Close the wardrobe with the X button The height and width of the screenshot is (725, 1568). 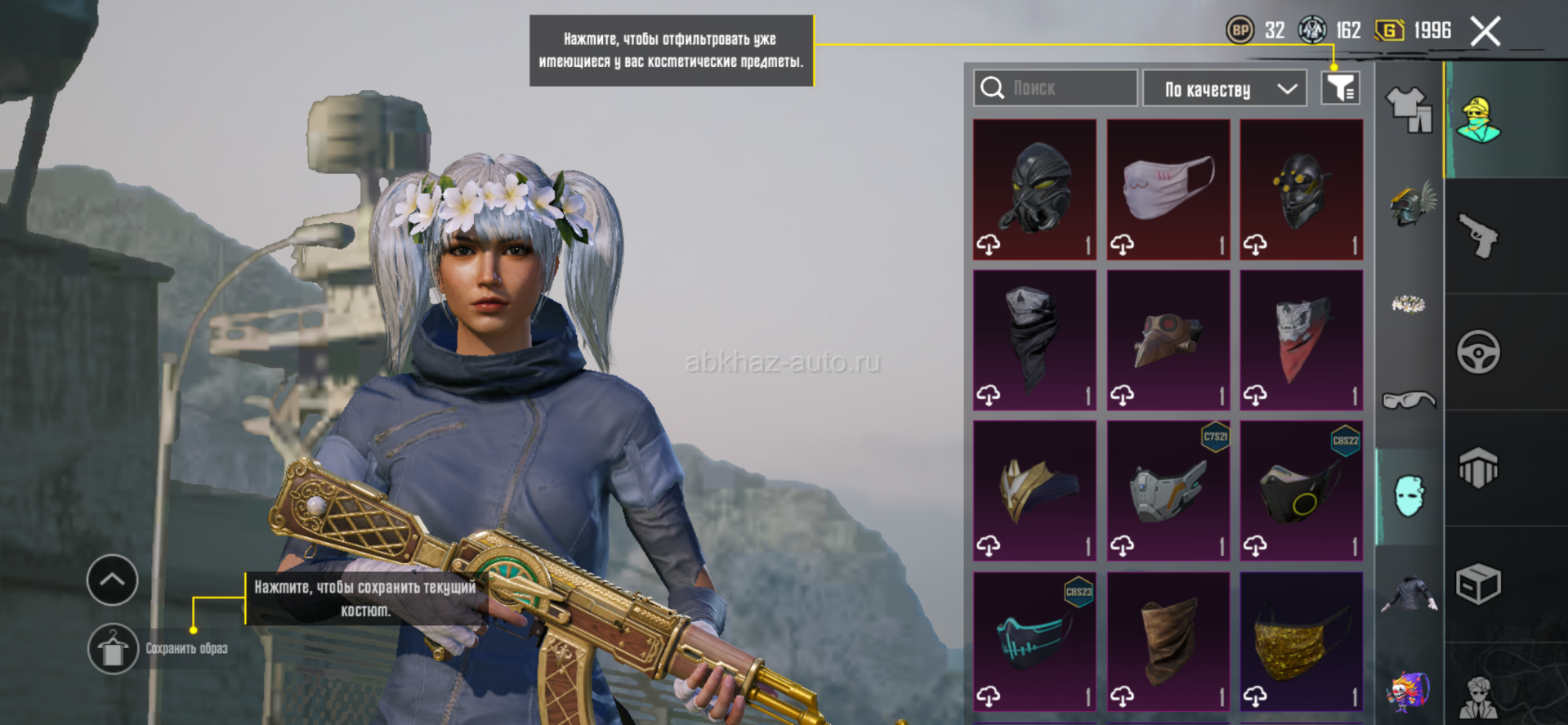click(x=1485, y=32)
